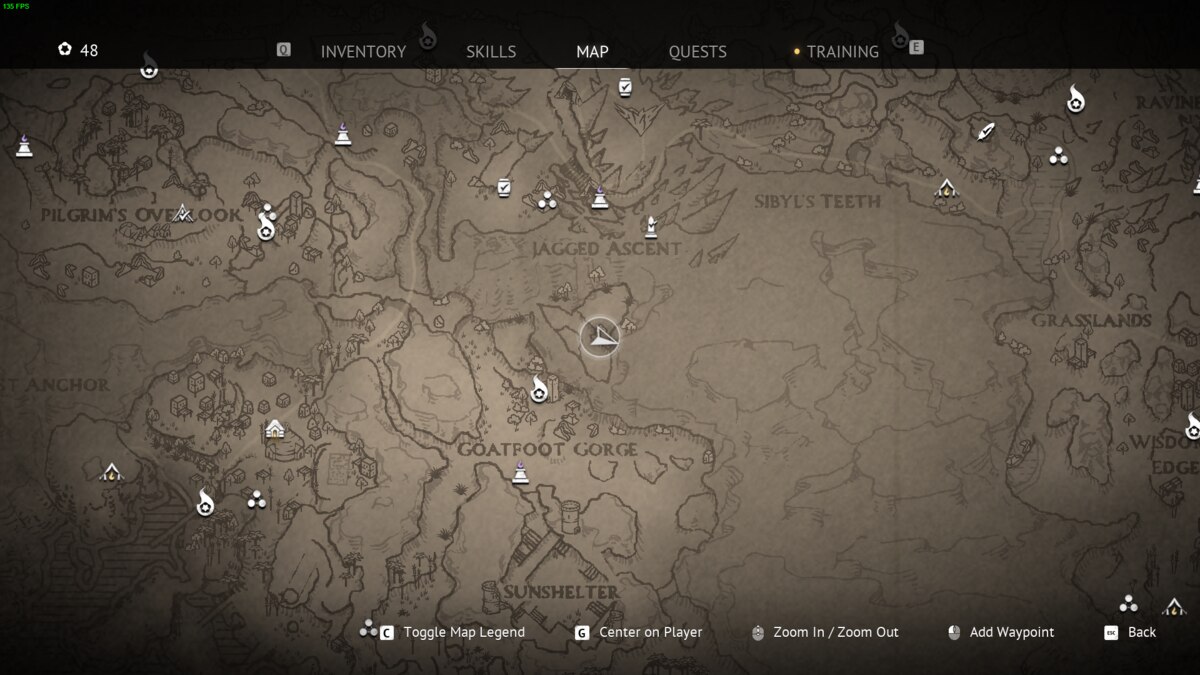Viewport: 1200px width, 675px height.
Task: Select the purple-flame marker under Goatfoot Gorge
Action: click(520, 472)
